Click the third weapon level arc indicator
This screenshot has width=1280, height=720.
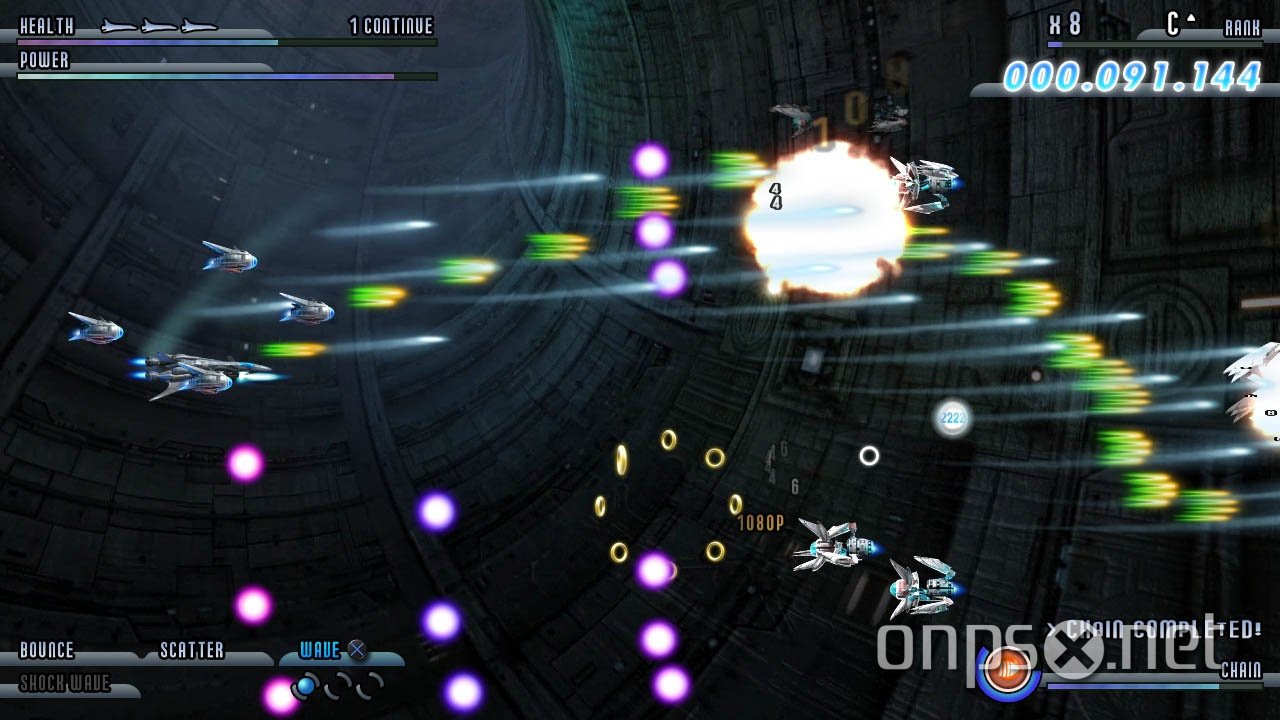[x=367, y=688]
